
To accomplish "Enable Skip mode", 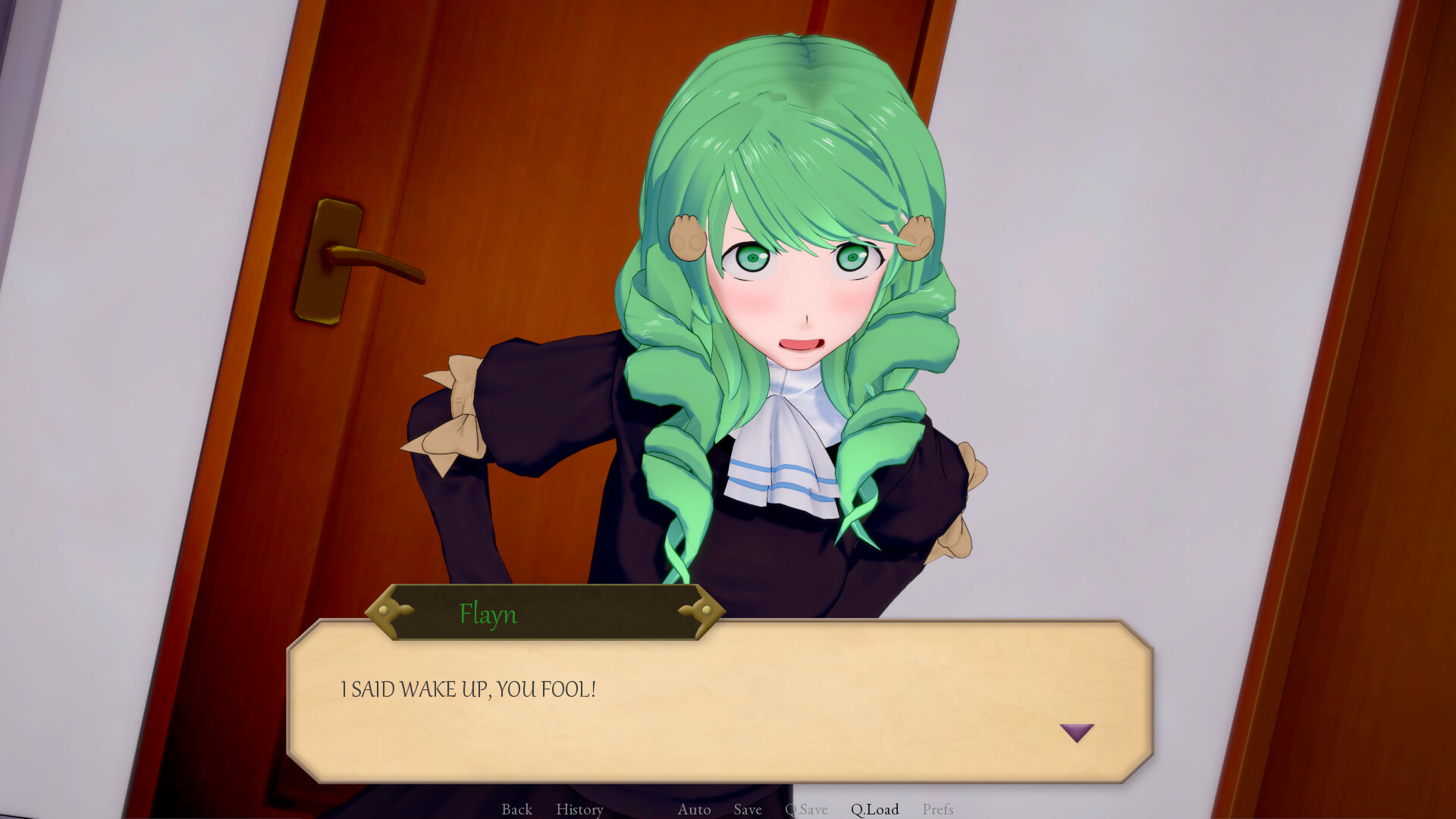I will tap(641, 809).
